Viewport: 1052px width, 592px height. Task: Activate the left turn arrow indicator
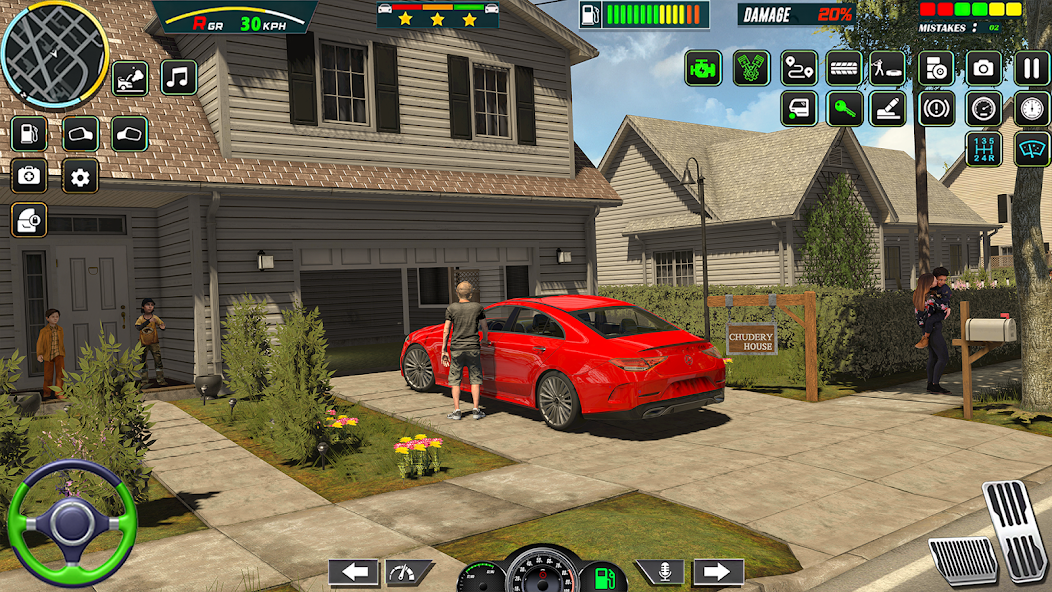point(353,572)
